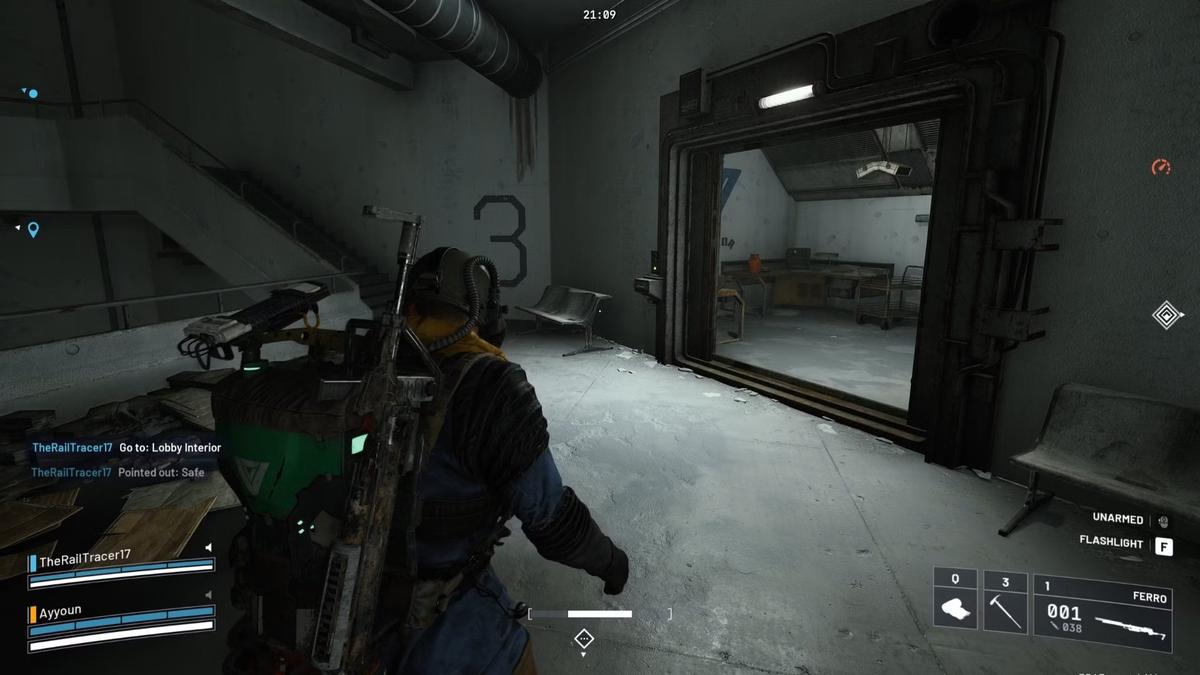
Task: Select the Ferro rifle weapon slot
Action: point(1102,612)
